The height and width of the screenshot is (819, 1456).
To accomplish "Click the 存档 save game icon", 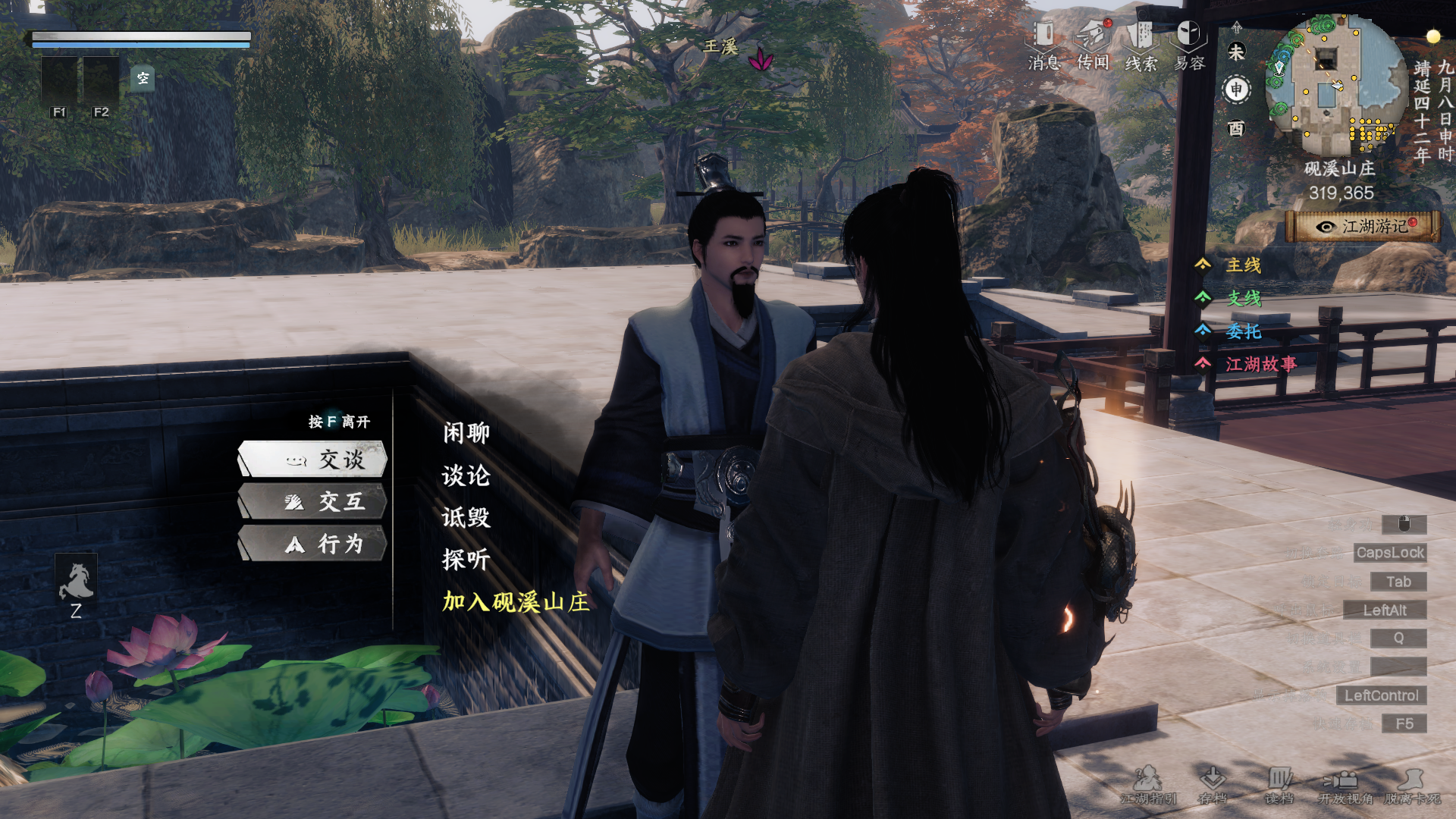I will [x=1213, y=784].
